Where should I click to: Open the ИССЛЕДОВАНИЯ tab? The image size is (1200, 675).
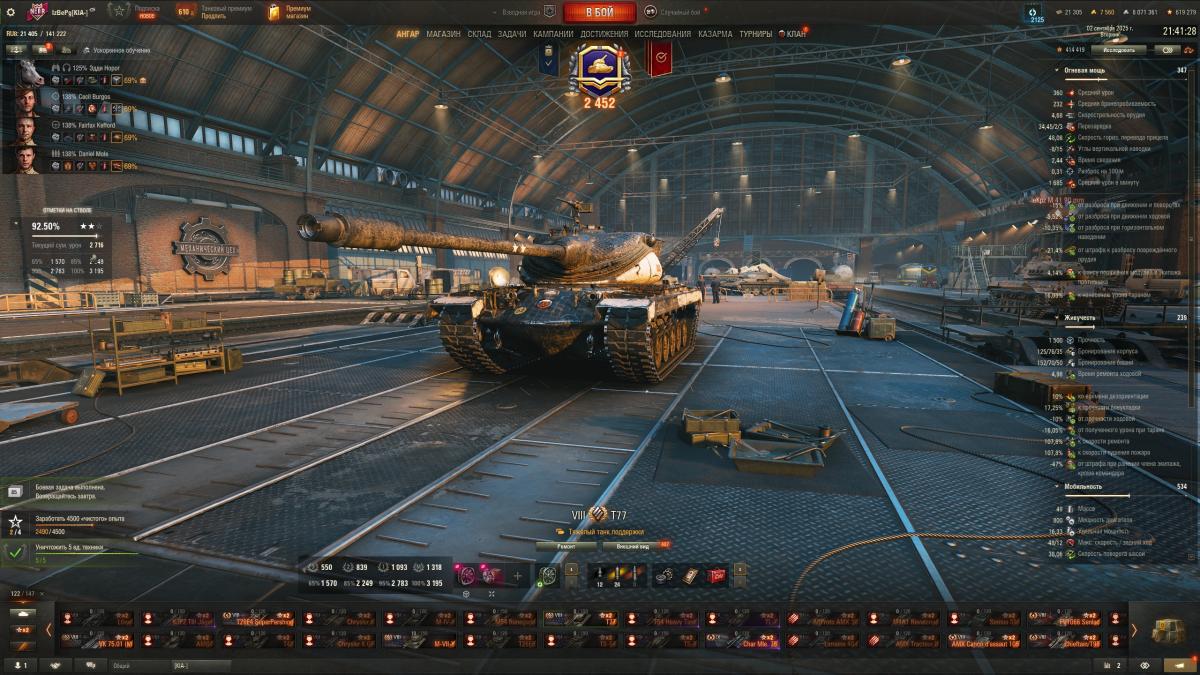(x=662, y=34)
